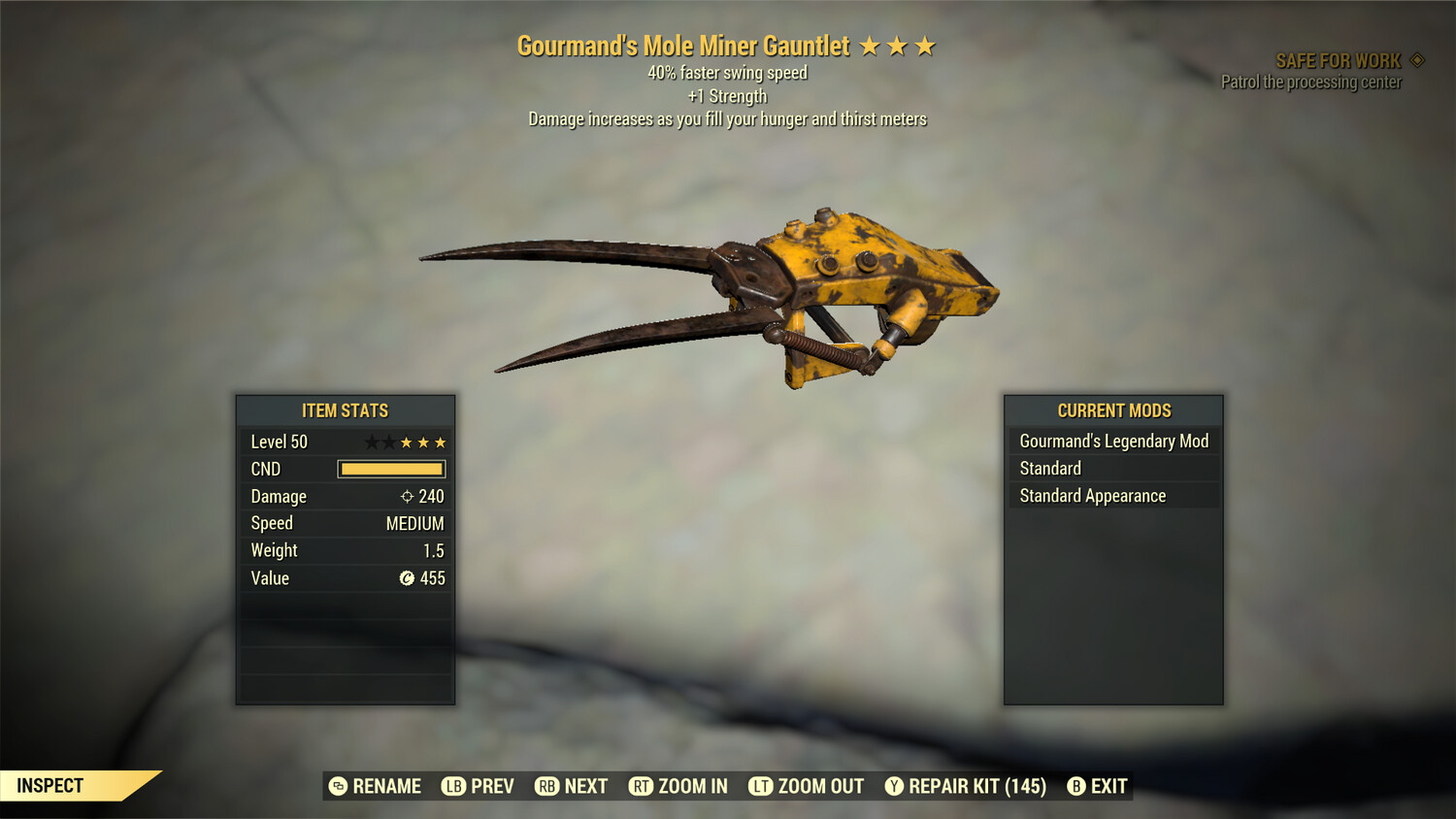Click the yellow CND condition bar

click(391, 469)
